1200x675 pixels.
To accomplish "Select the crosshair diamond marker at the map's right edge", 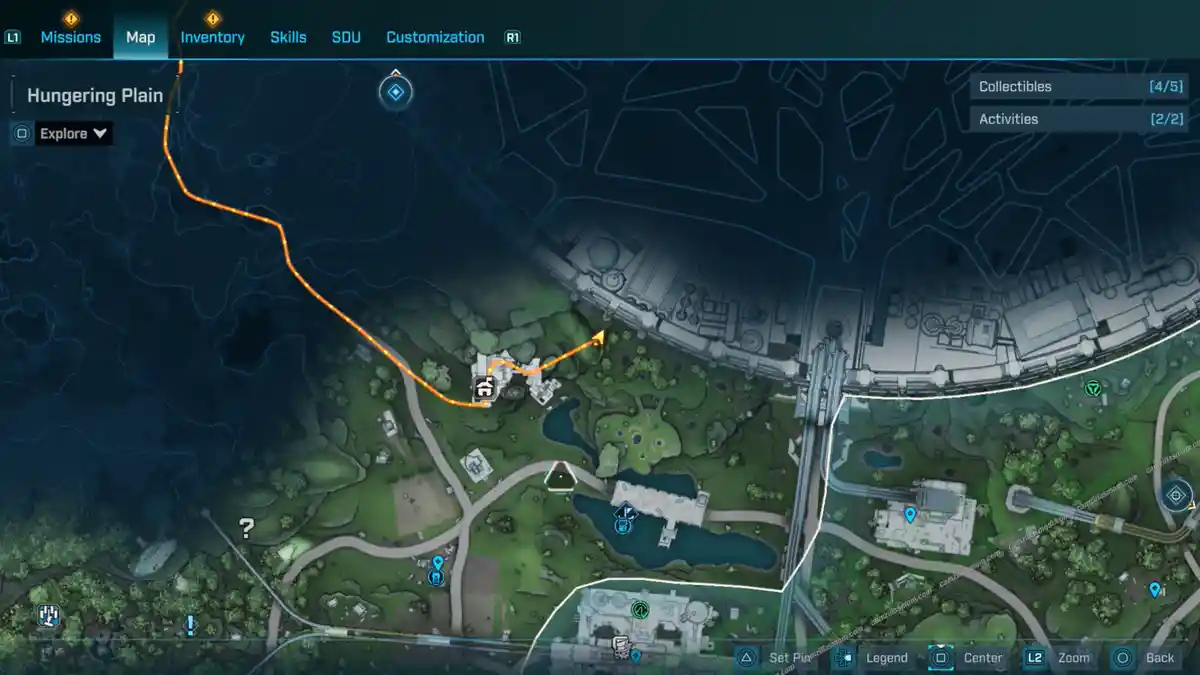I will click(1176, 495).
